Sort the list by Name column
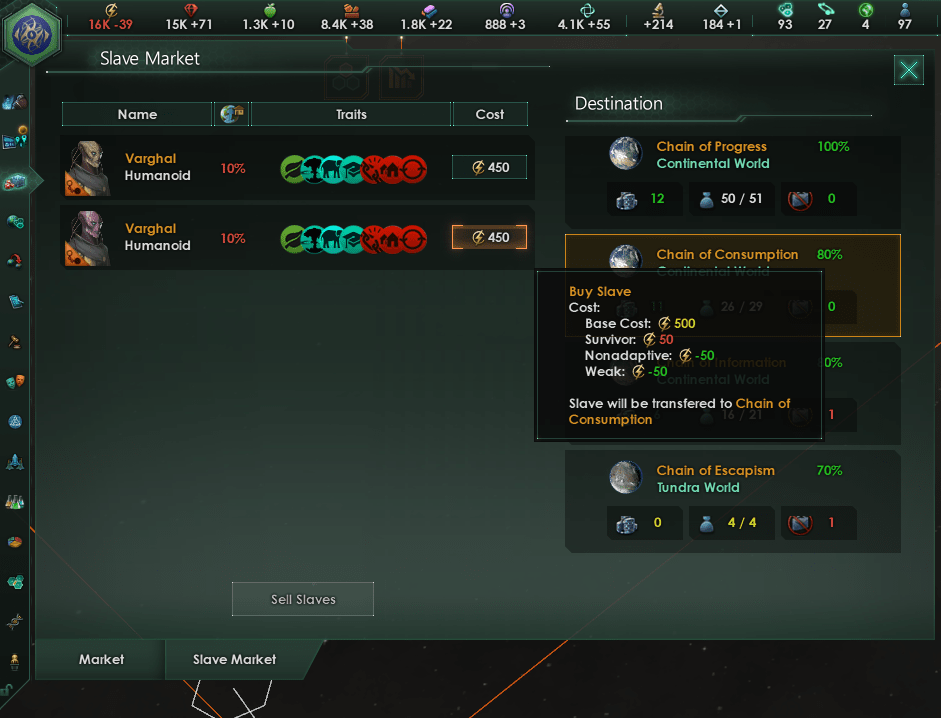This screenshot has width=941, height=718. point(137,114)
